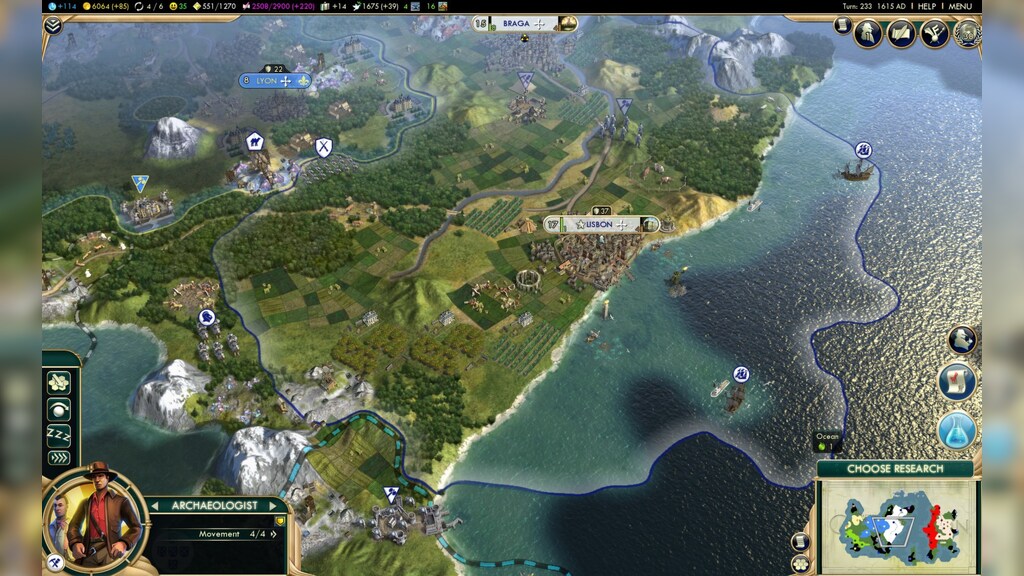The width and height of the screenshot is (1024, 576).
Task: Select the Lyon city banner
Action: (275, 80)
